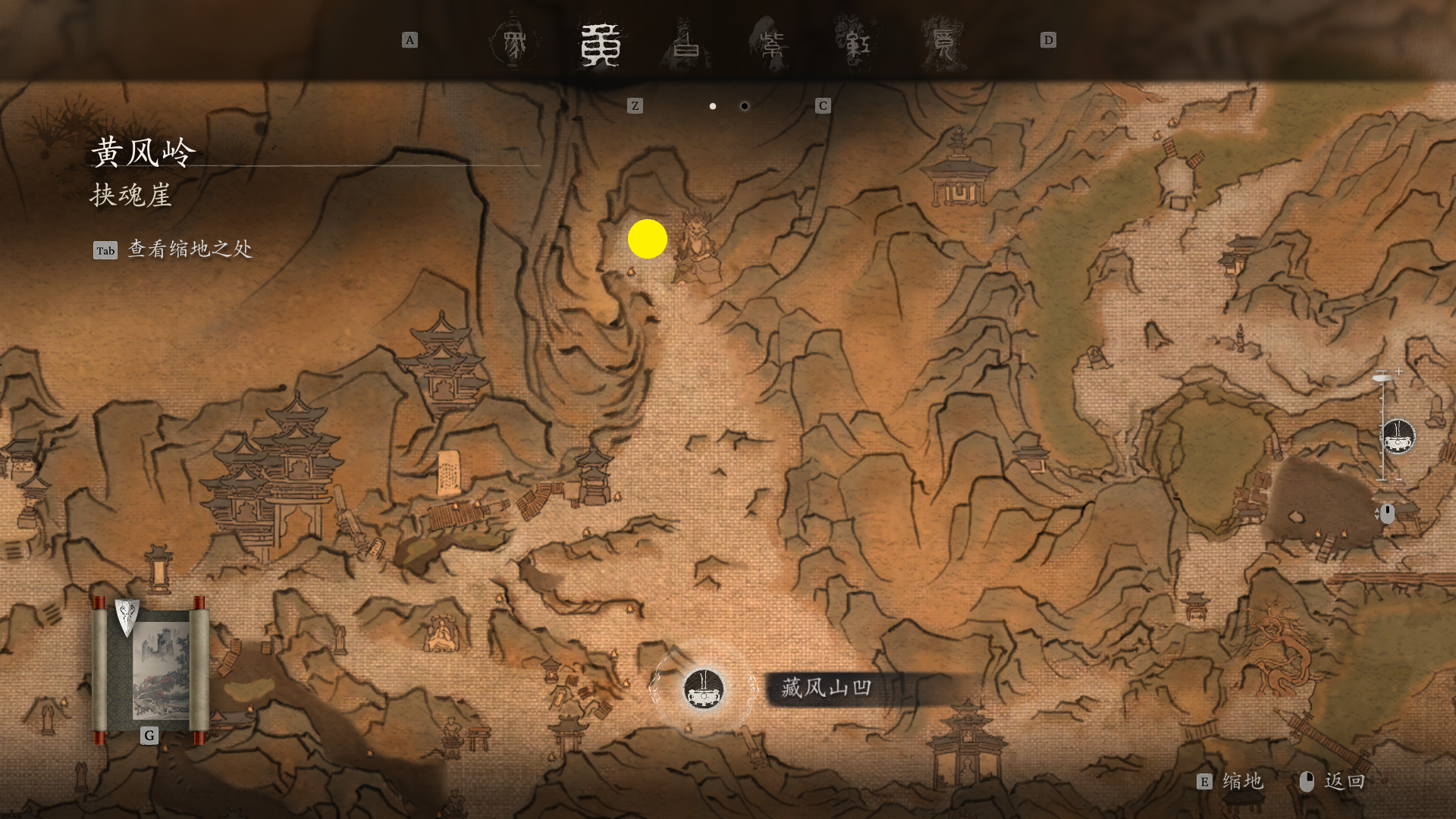Go to the 青 chapter tab
1456x819 pixels.
click(x=943, y=45)
